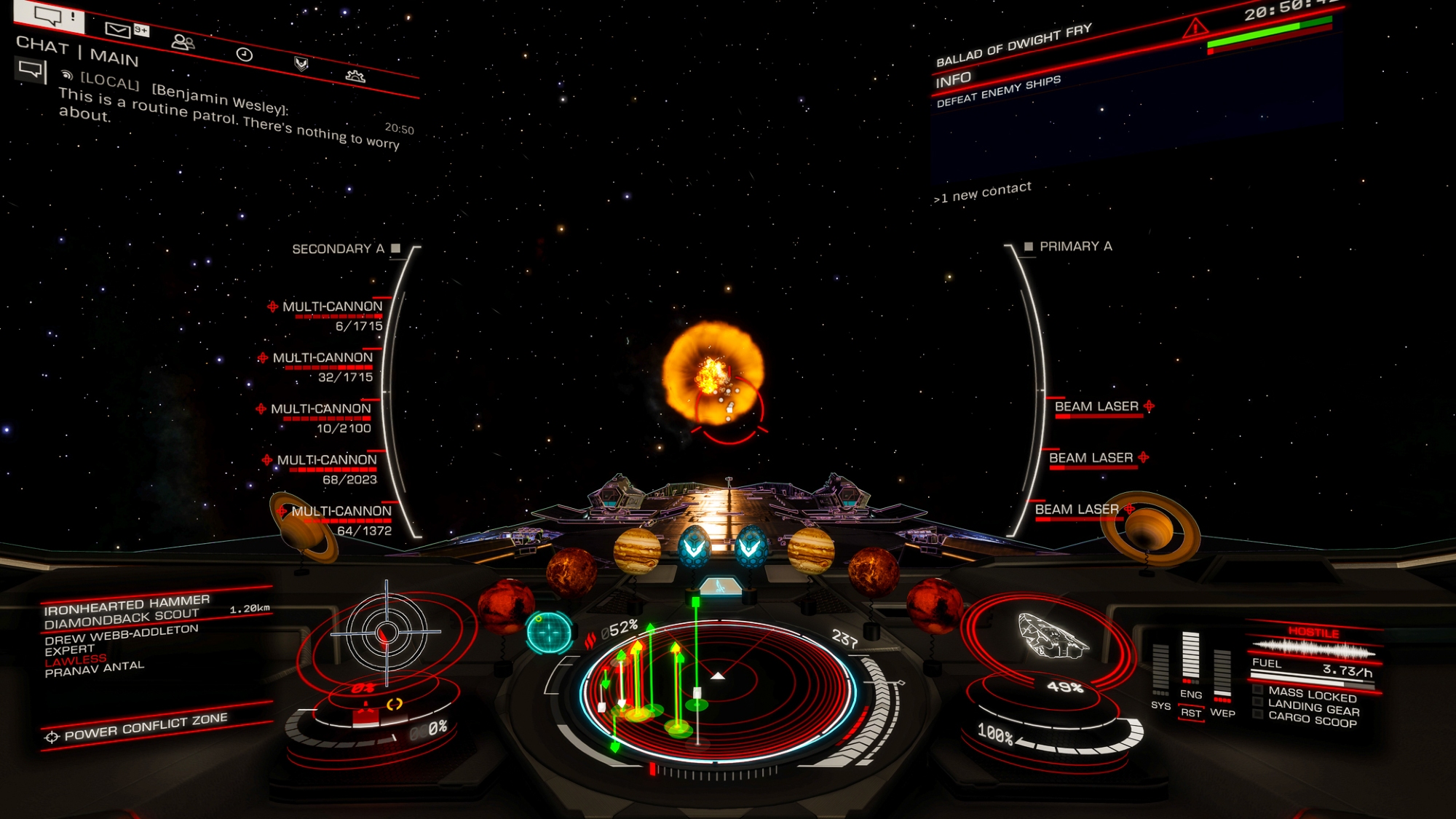The width and height of the screenshot is (1456, 819).
Task: Open the squadron badge tab
Action: pyautogui.click(x=301, y=64)
